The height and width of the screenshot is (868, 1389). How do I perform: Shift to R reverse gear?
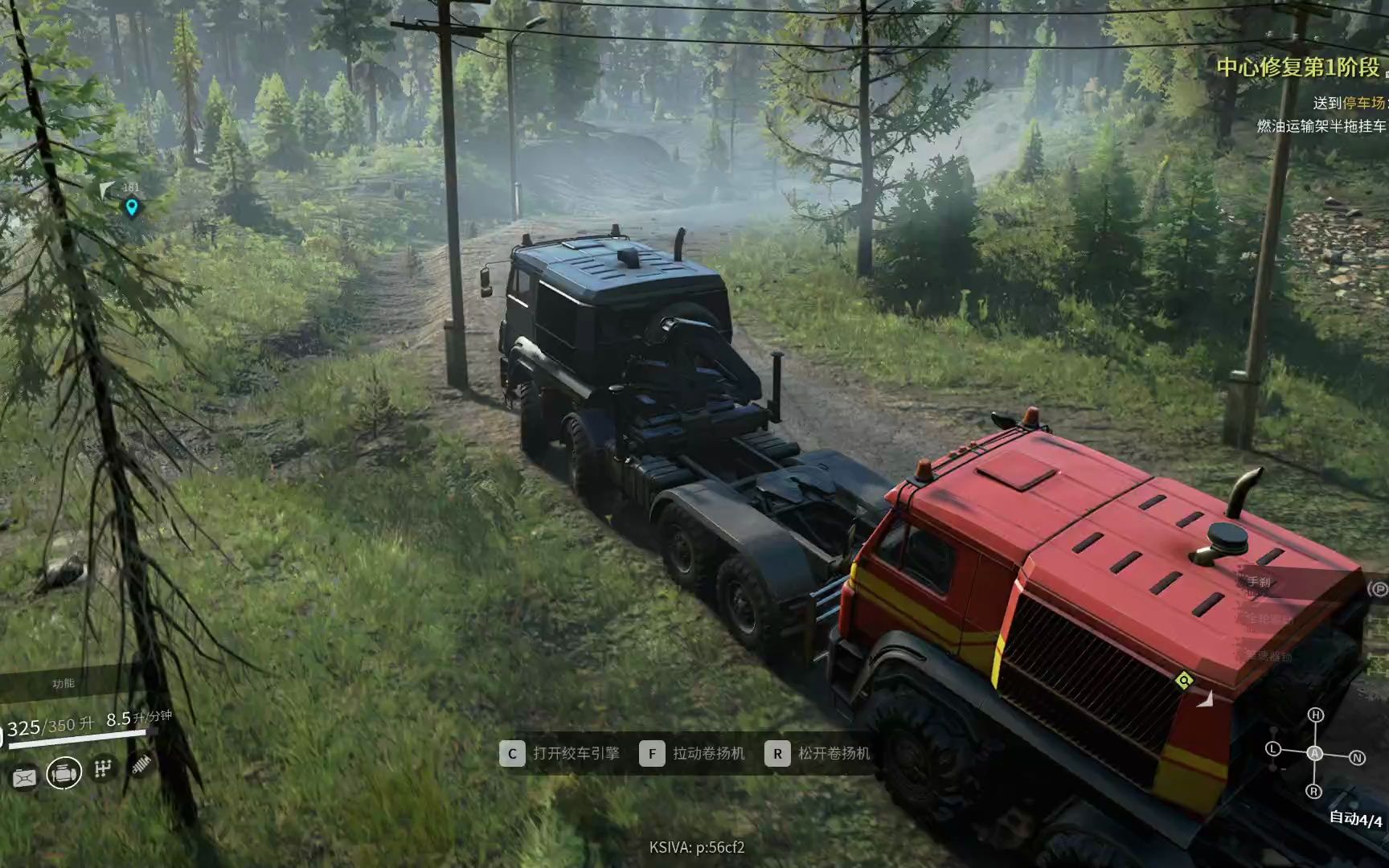click(x=1314, y=792)
